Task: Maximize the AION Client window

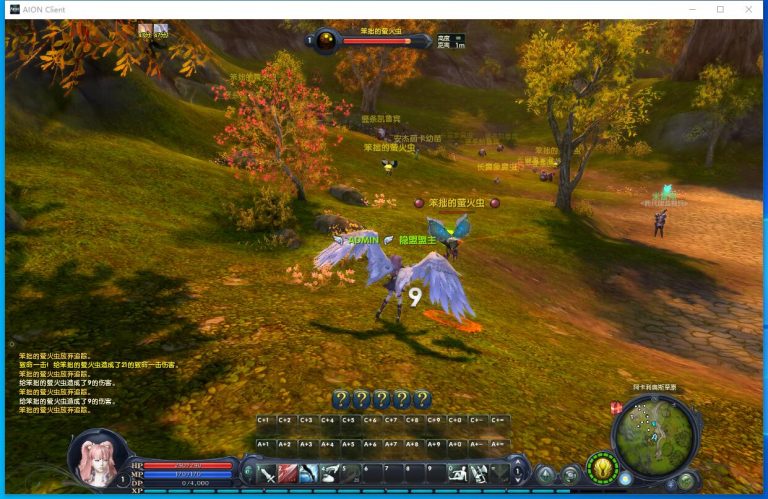Action: coord(720,9)
